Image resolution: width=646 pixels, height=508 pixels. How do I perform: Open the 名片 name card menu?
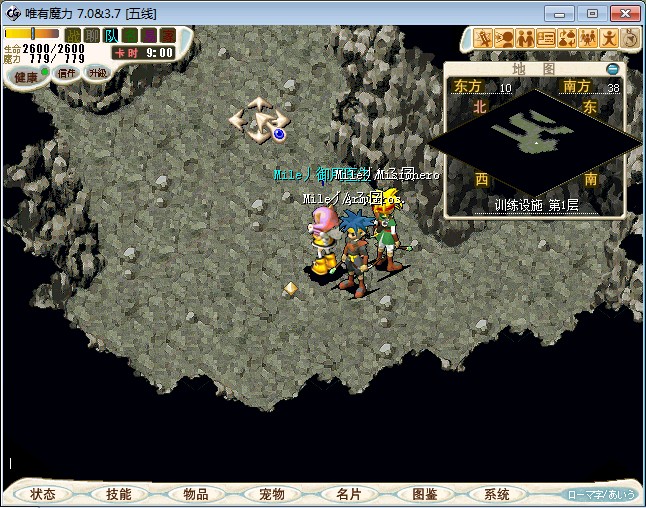pos(348,494)
